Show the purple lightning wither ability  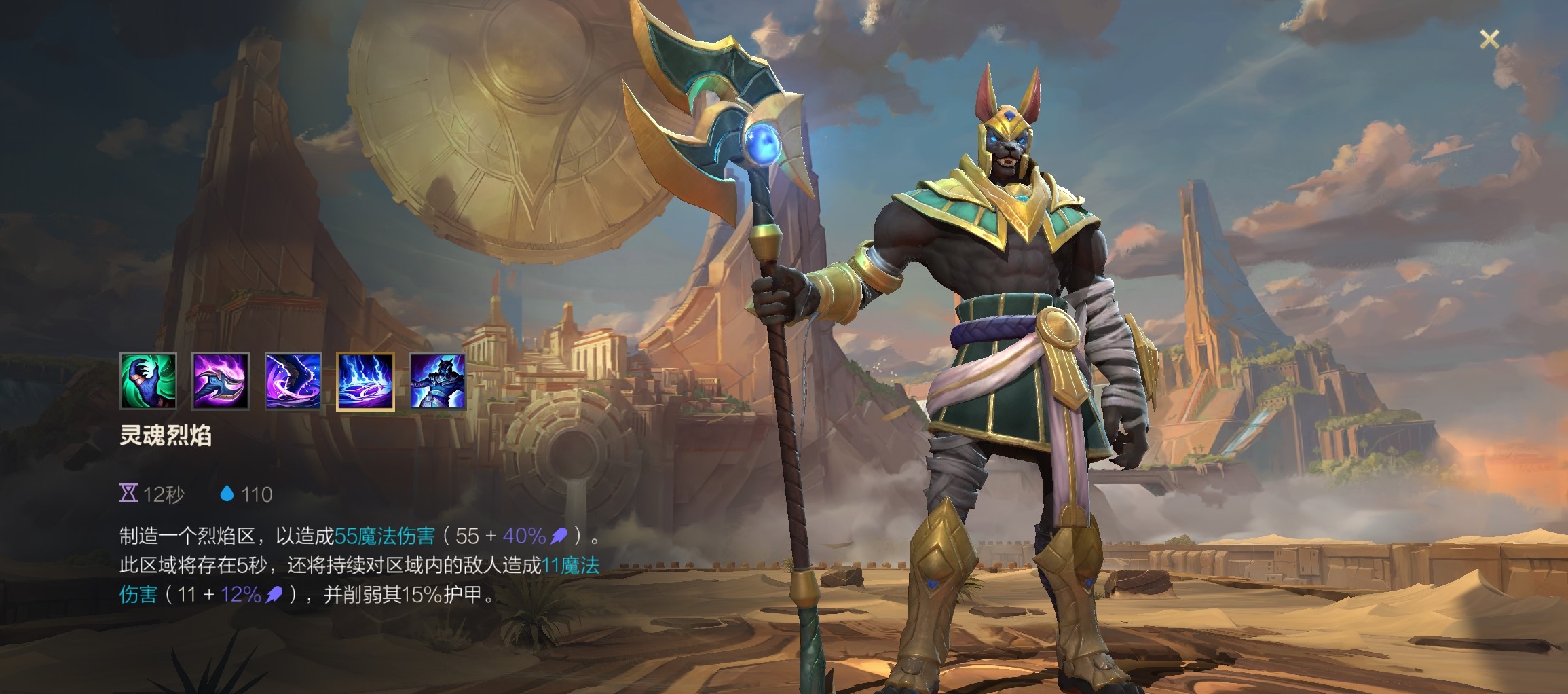pos(293,381)
